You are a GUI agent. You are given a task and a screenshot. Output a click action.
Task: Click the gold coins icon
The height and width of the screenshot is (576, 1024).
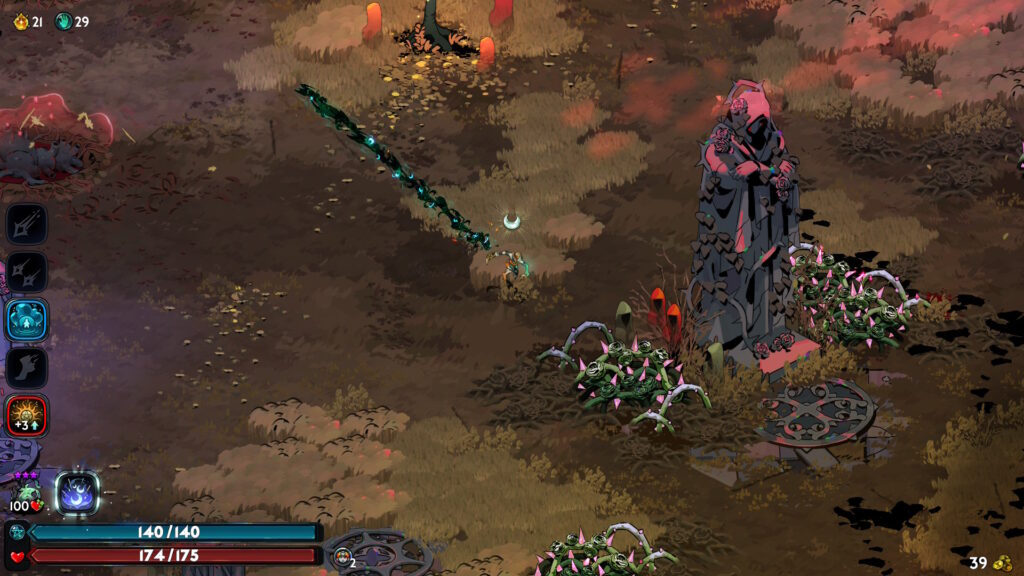point(1002,563)
